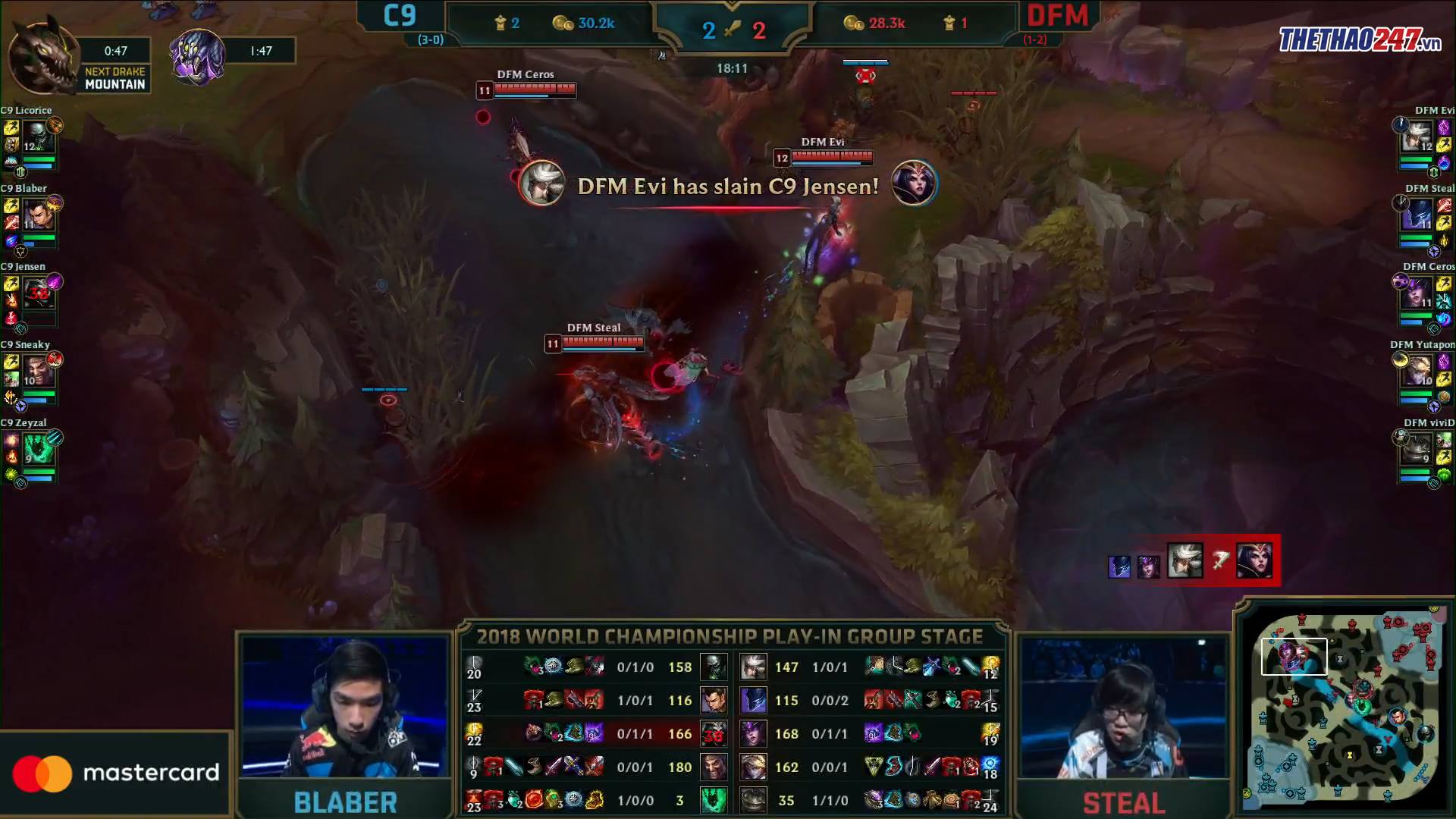Select DFM Steal's champion portrait
The image size is (1456, 819).
pos(1416,215)
